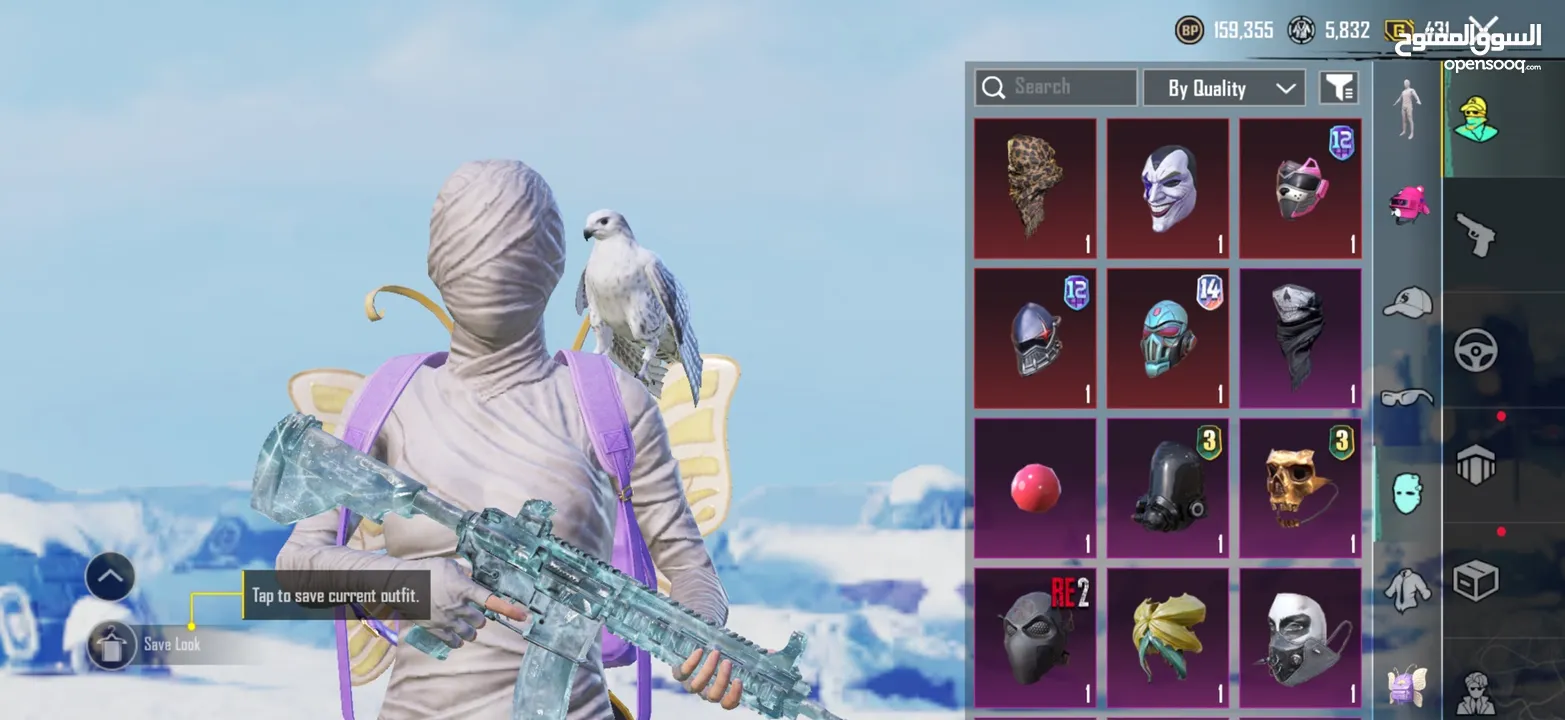Select the black gas mask

[x=1168, y=488]
